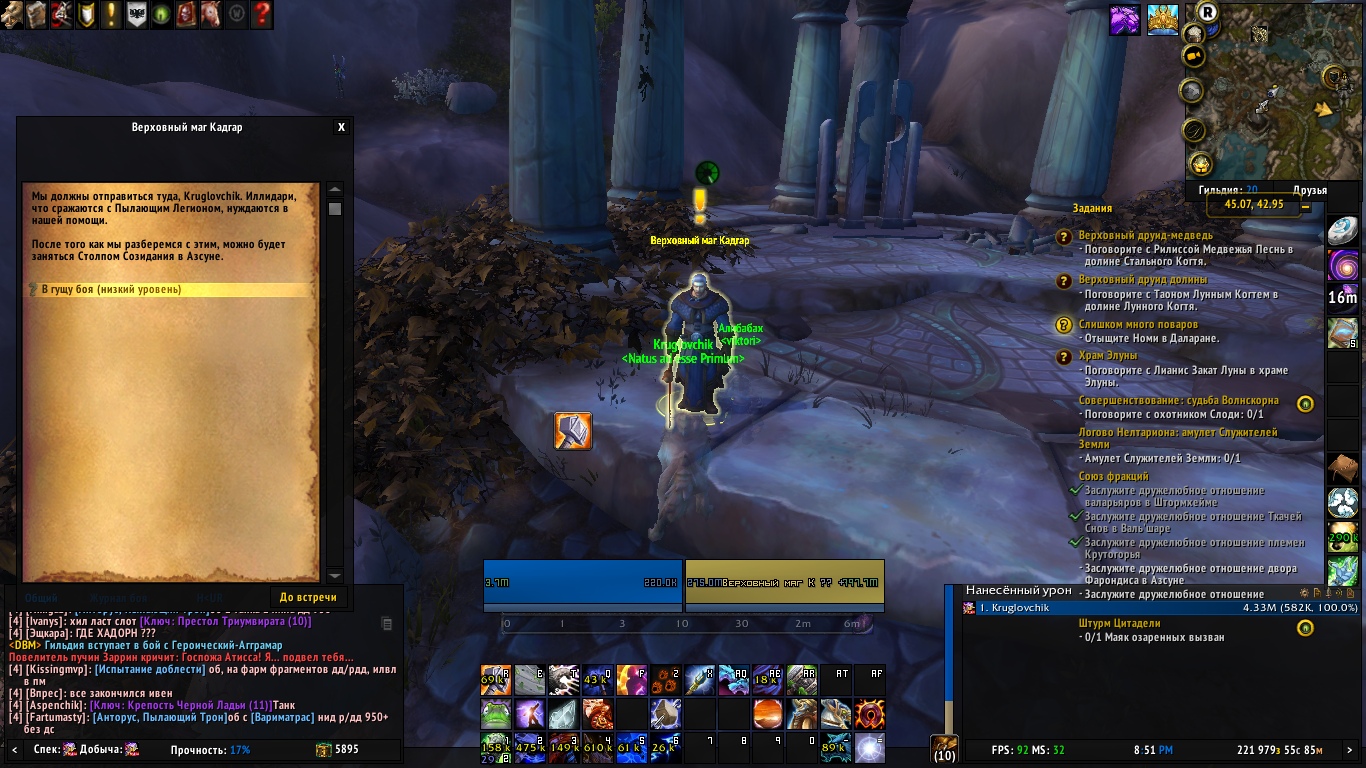Viewport: 1366px width, 768px height.
Task: Use the orange hammer extra action button
Action: (x=573, y=431)
